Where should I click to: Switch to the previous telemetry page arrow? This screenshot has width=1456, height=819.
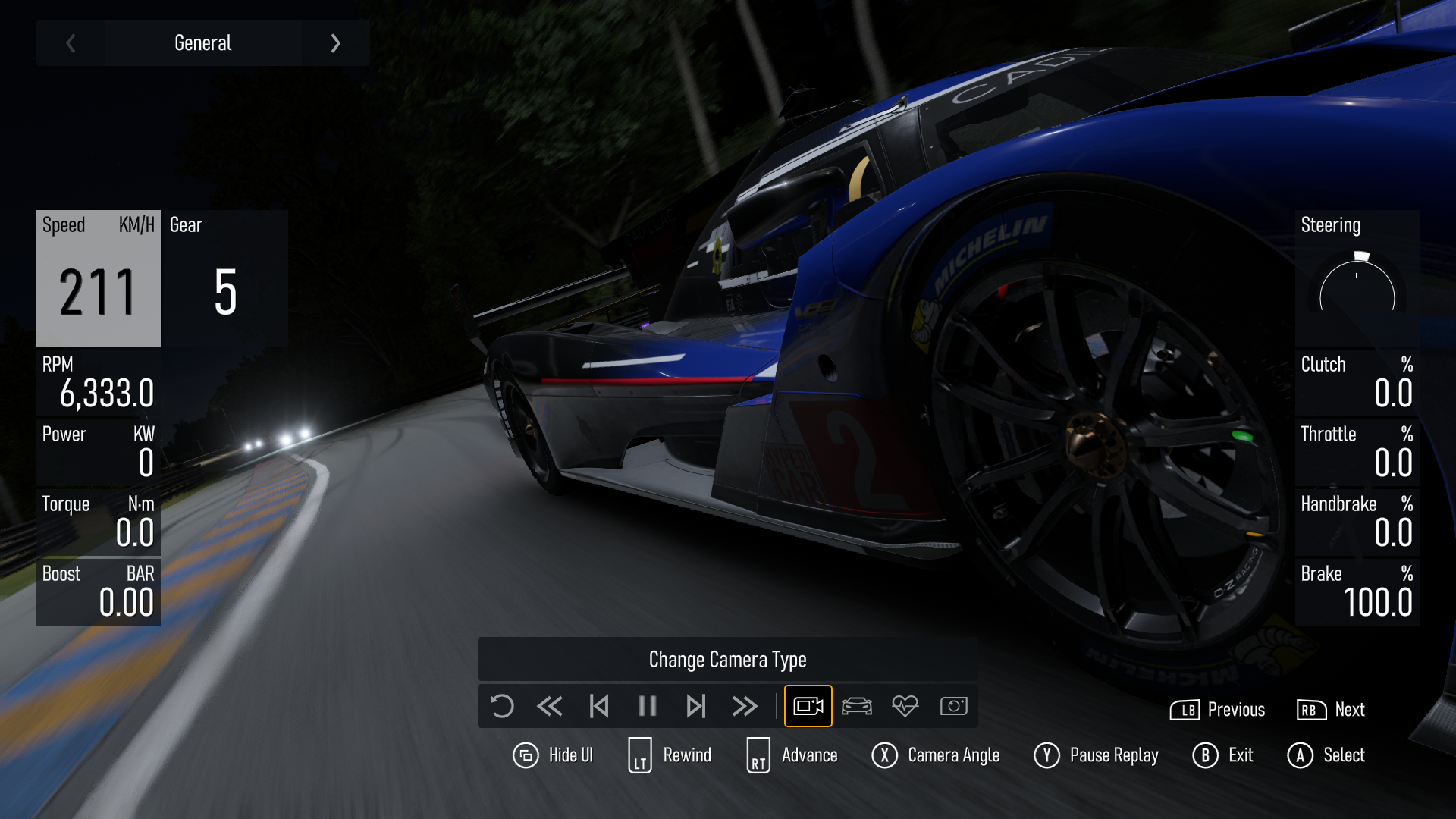71,43
